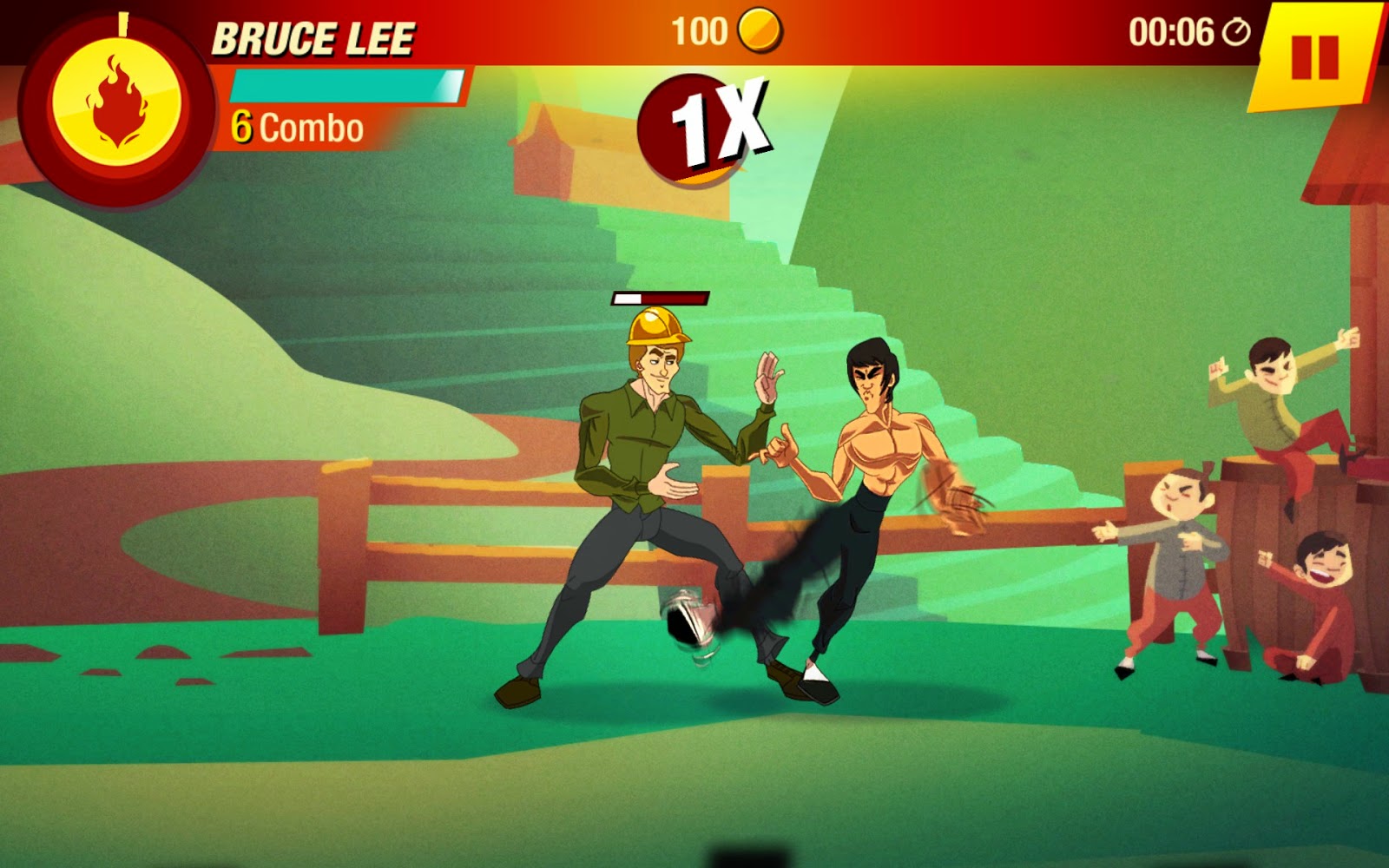
Task: Select the BRUCE LEE name banner
Action: 317,35
